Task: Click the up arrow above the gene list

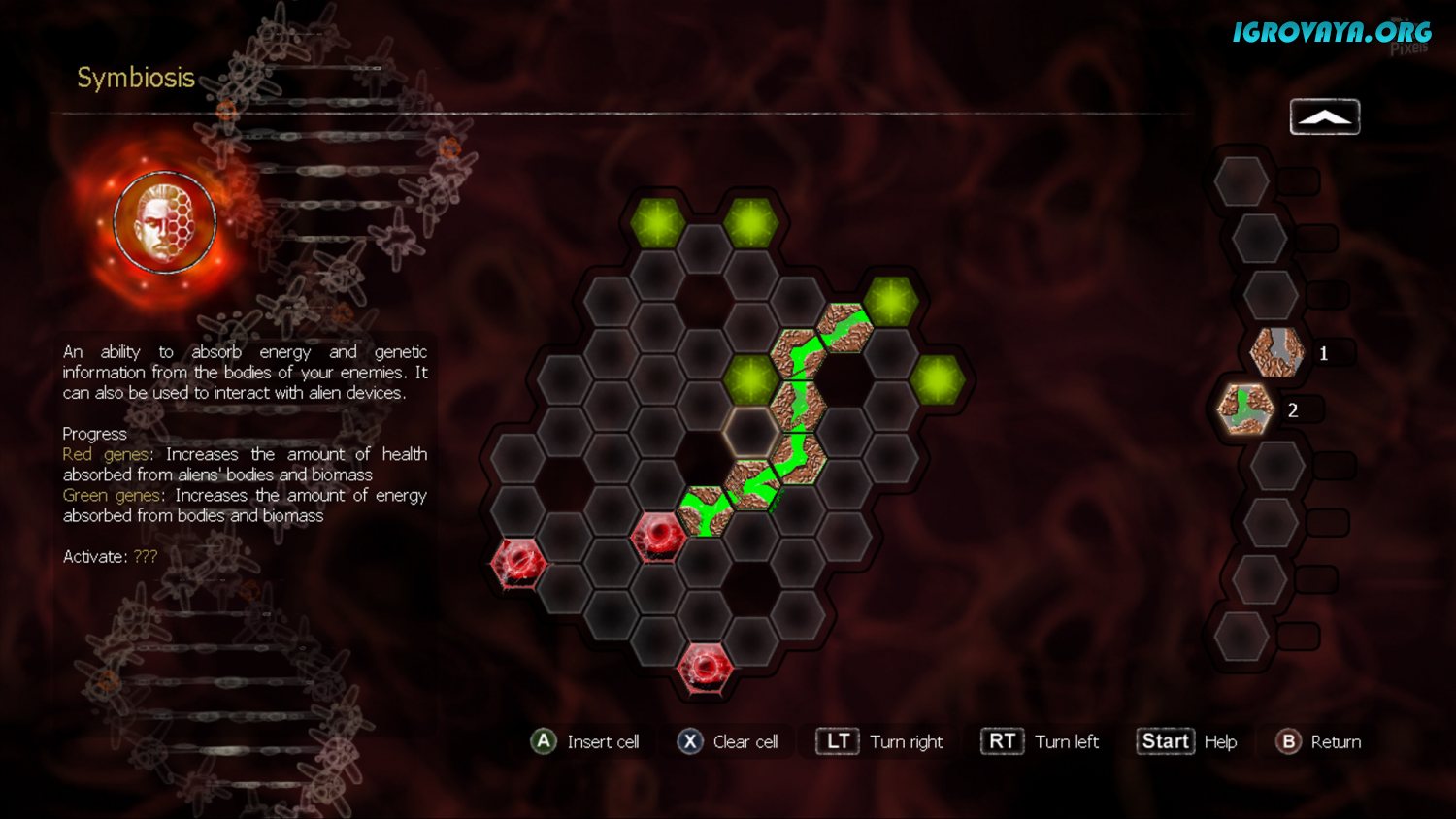Action: 1324,117
